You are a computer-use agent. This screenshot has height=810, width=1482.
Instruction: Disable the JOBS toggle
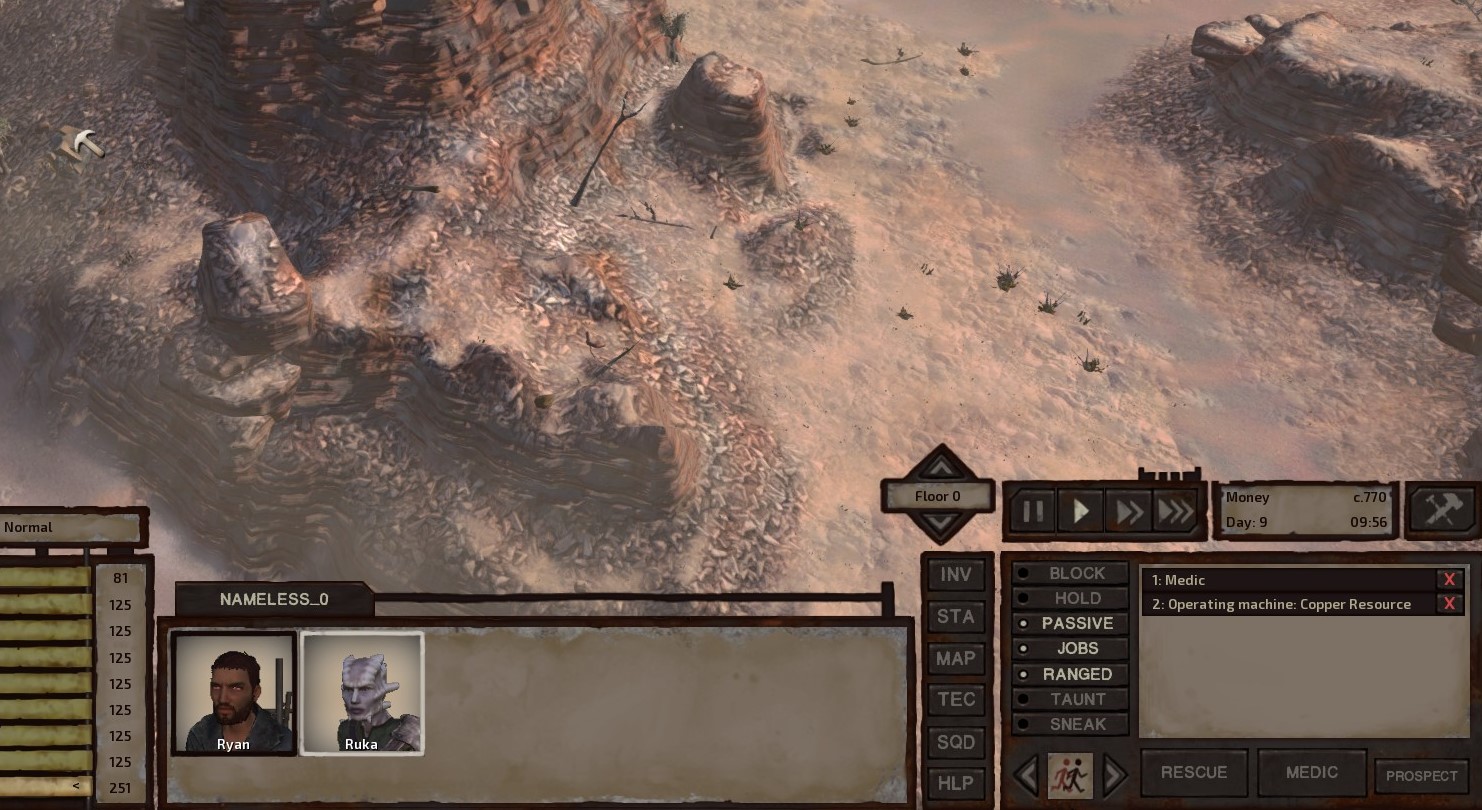point(1071,648)
